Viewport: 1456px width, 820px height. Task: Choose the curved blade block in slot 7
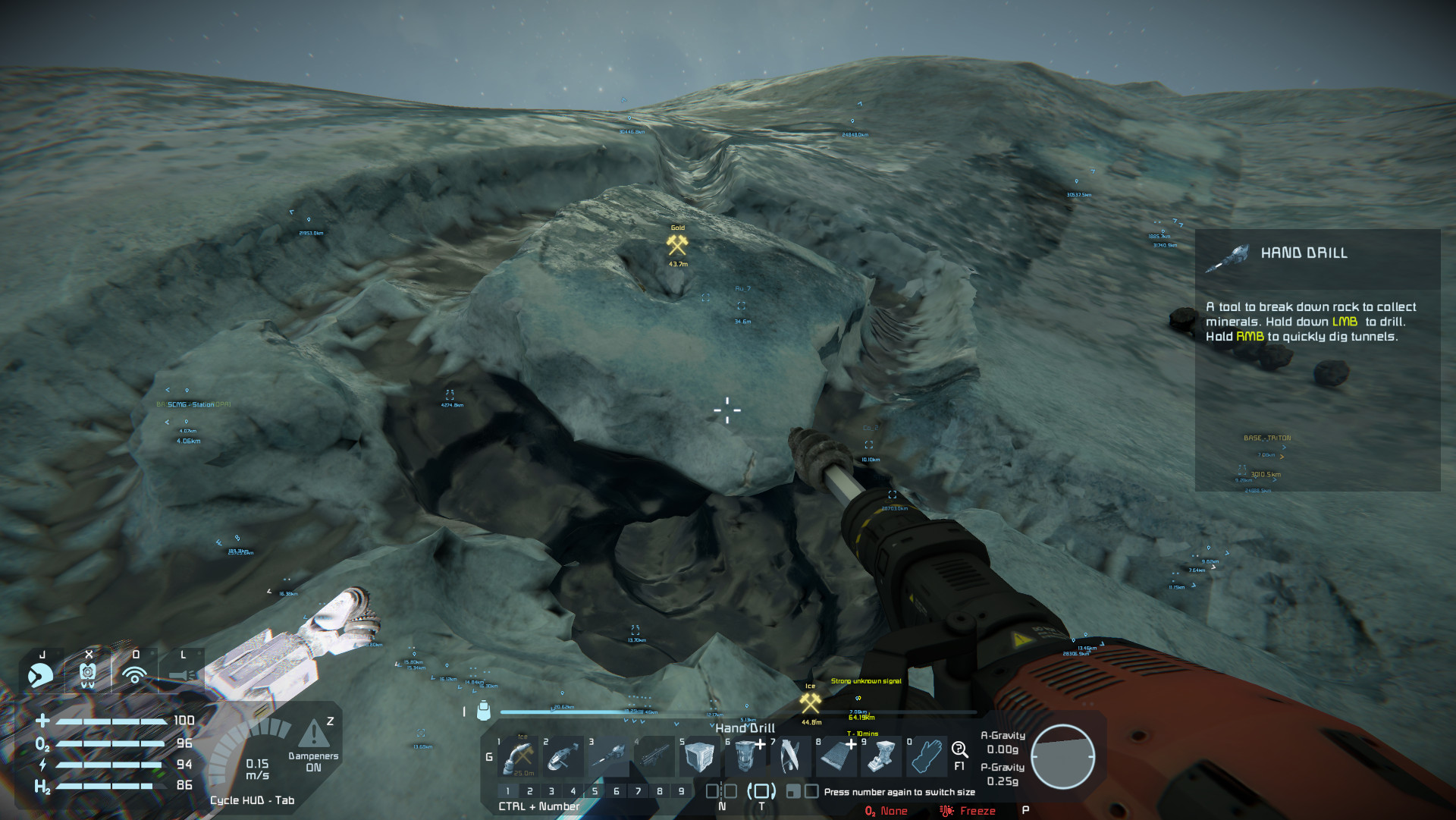coord(791,756)
